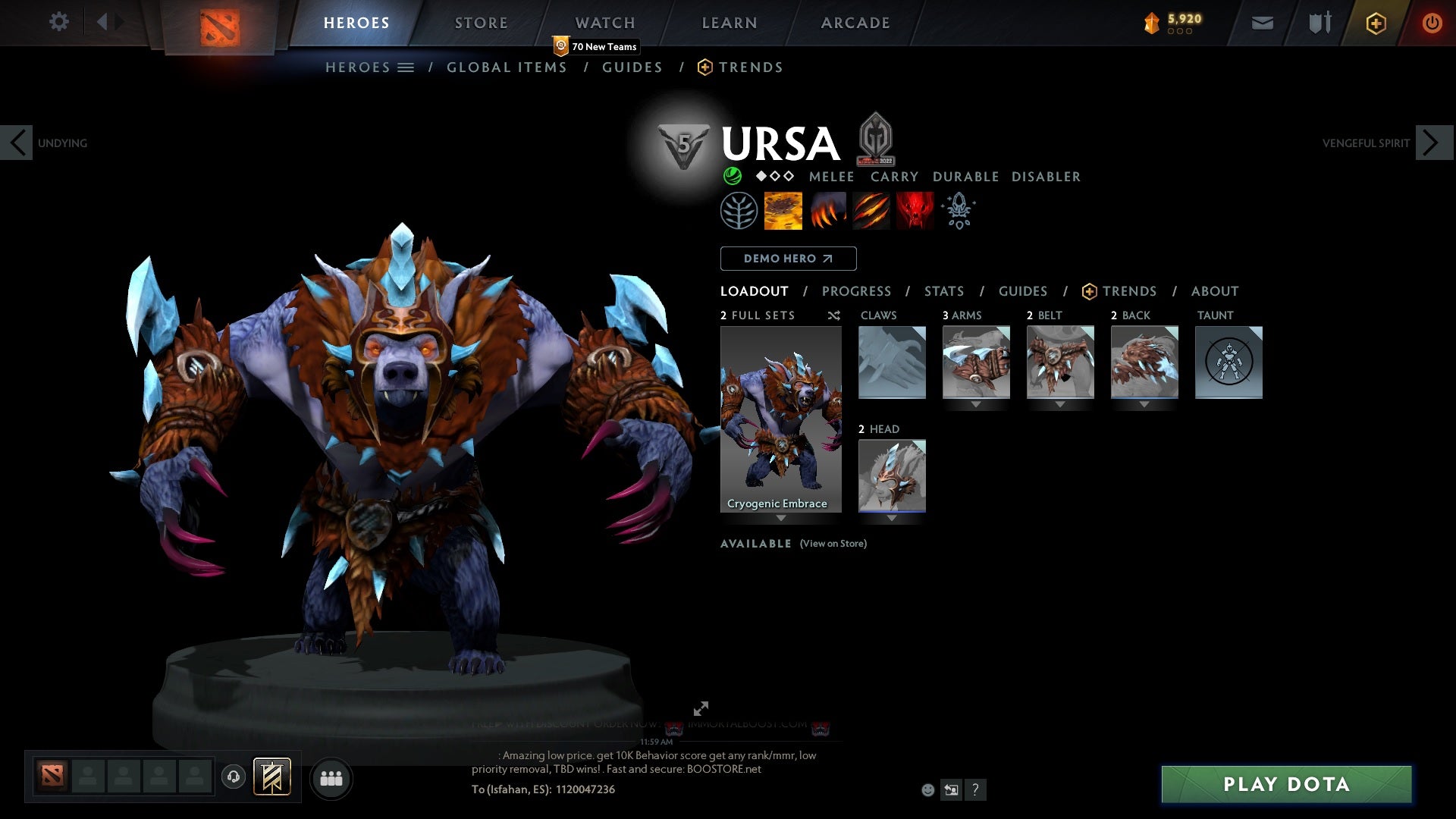Click the voice chat headset icon
The height and width of the screenshot is (819, 1456).
point(234,775)
